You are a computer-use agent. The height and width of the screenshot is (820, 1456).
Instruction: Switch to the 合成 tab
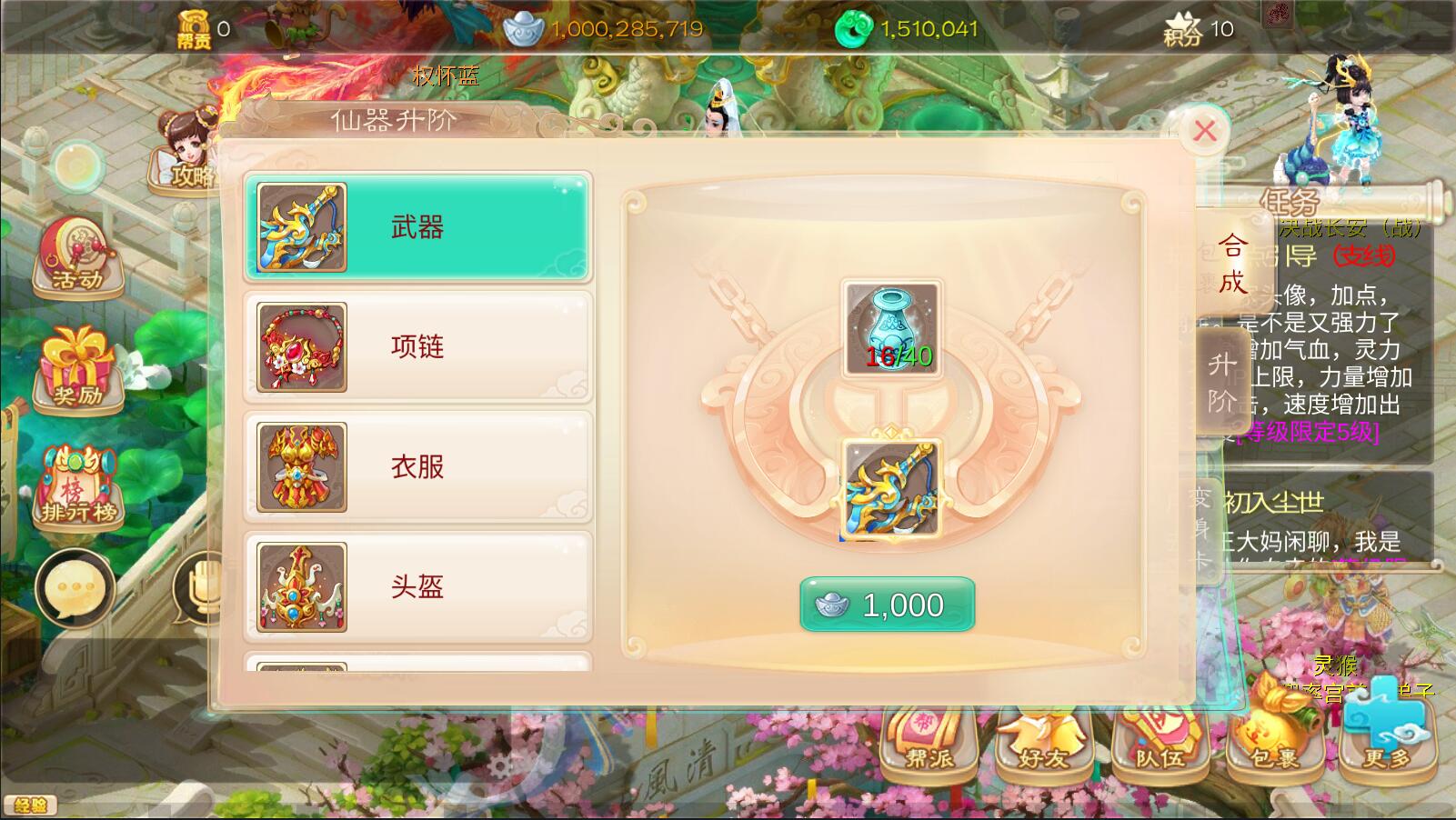[x=1232, y=263]
